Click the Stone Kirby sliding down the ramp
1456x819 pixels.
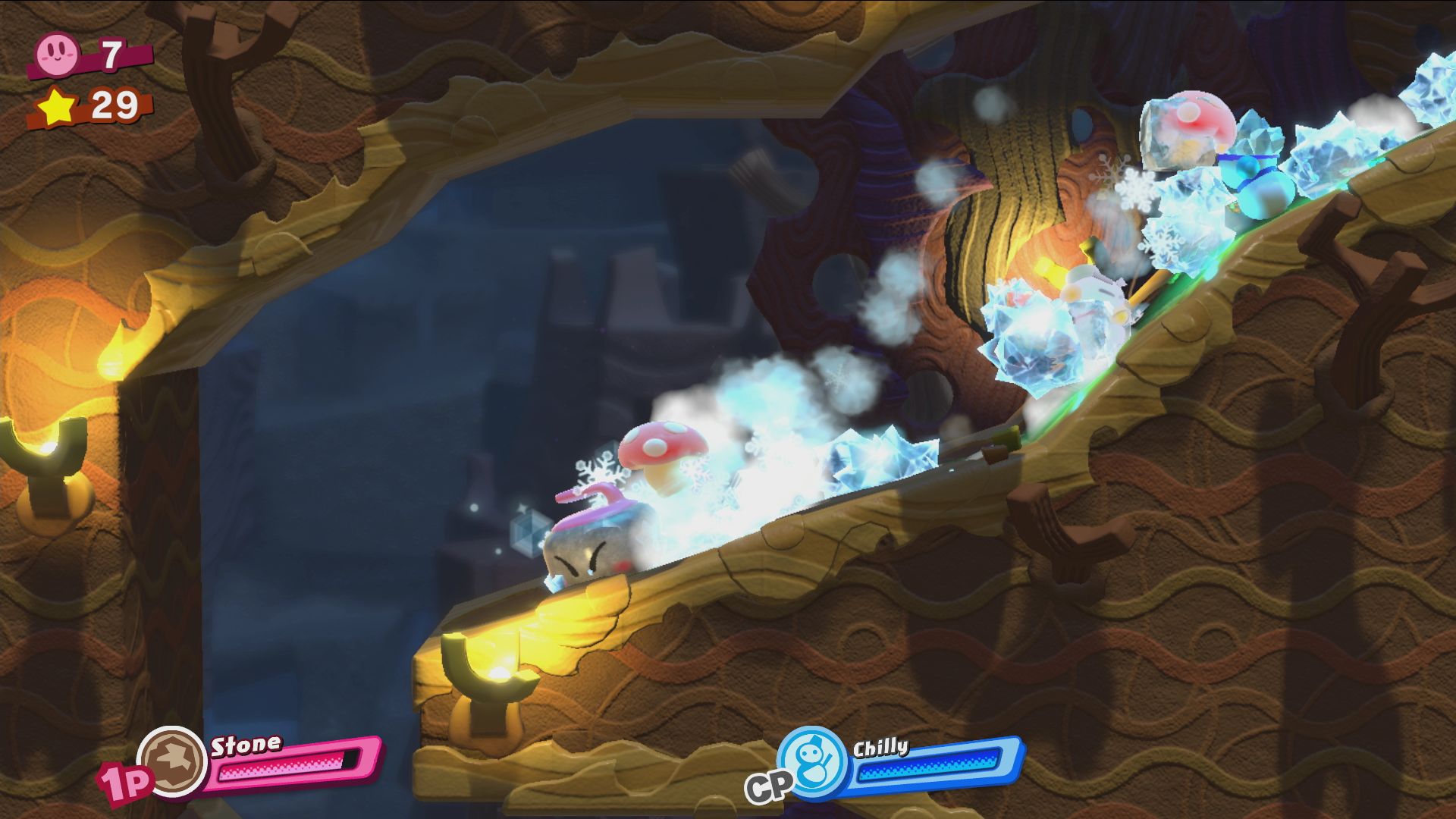(x=584, y=554)
